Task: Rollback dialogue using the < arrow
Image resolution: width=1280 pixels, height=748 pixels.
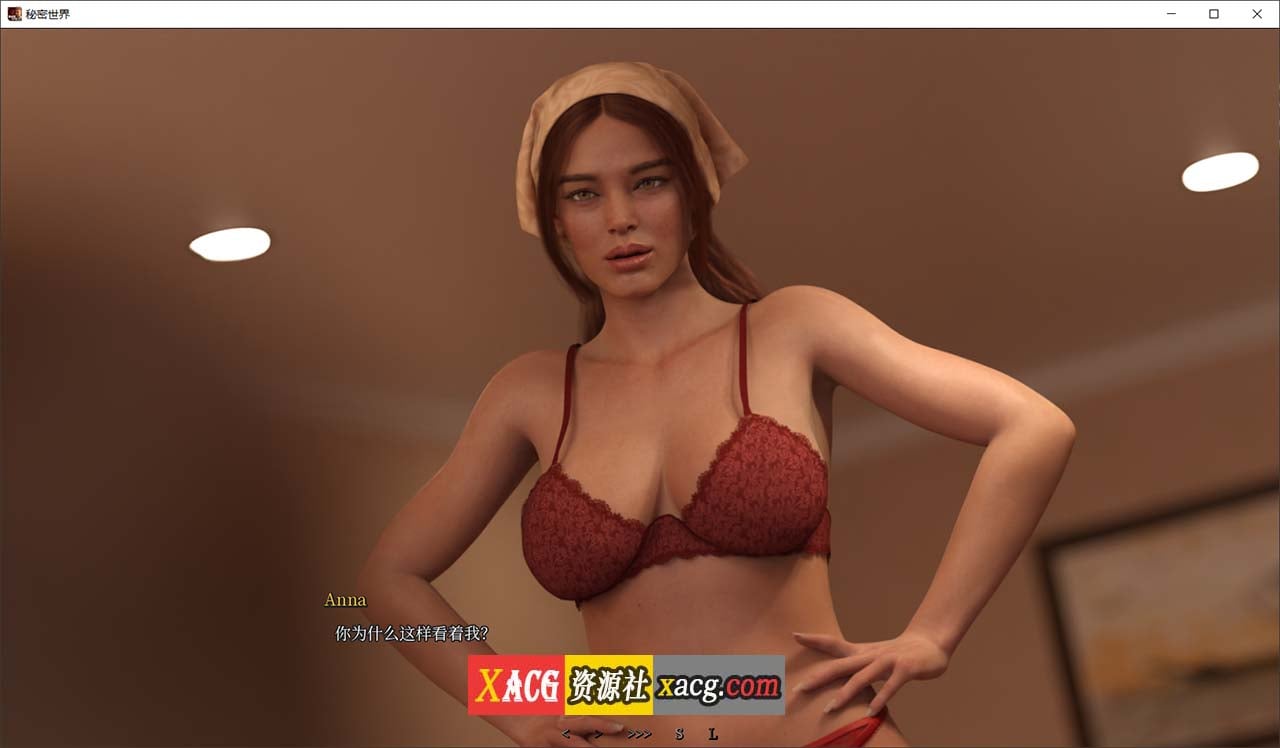Action: click(566, 735)
